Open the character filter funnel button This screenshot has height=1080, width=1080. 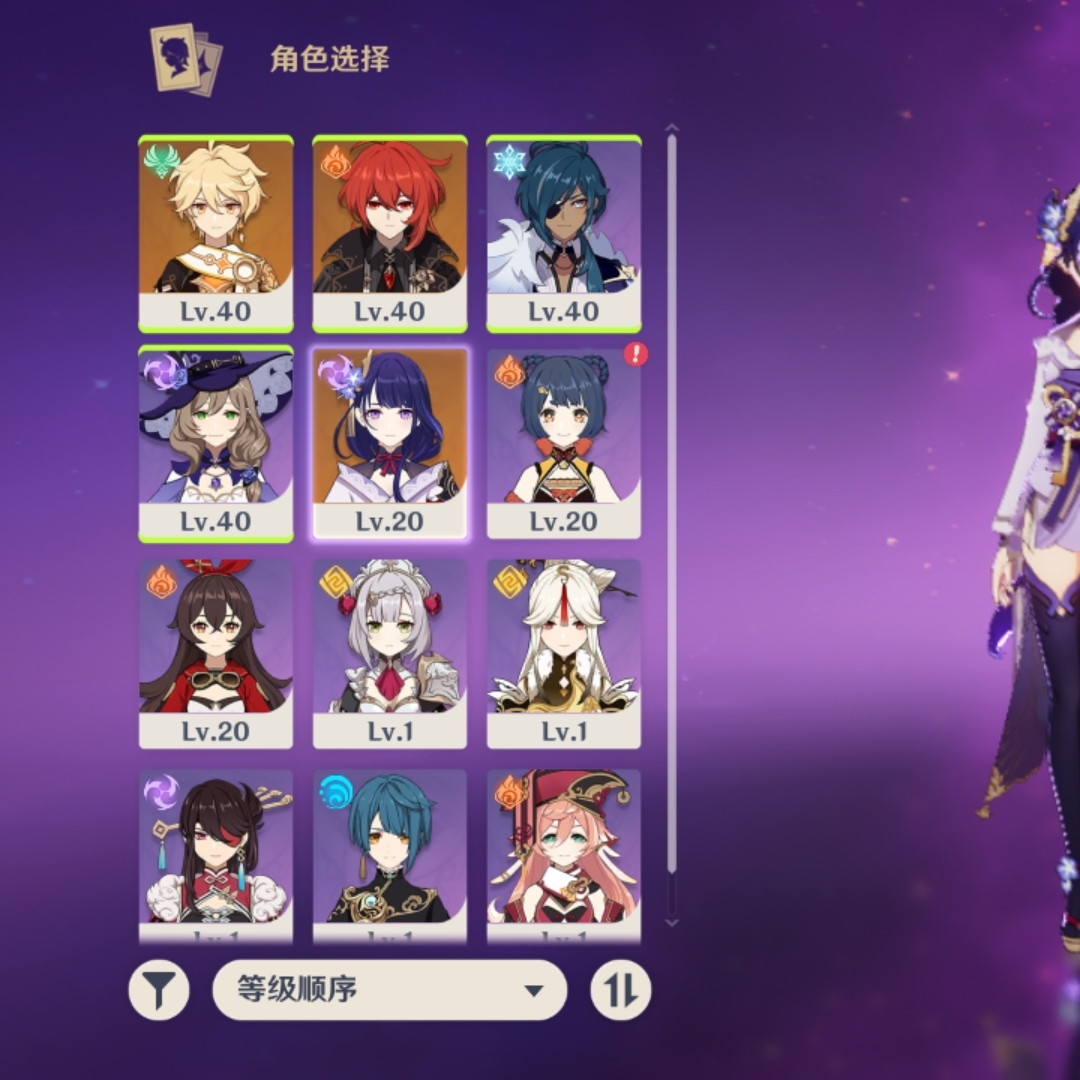pos(159,990)
